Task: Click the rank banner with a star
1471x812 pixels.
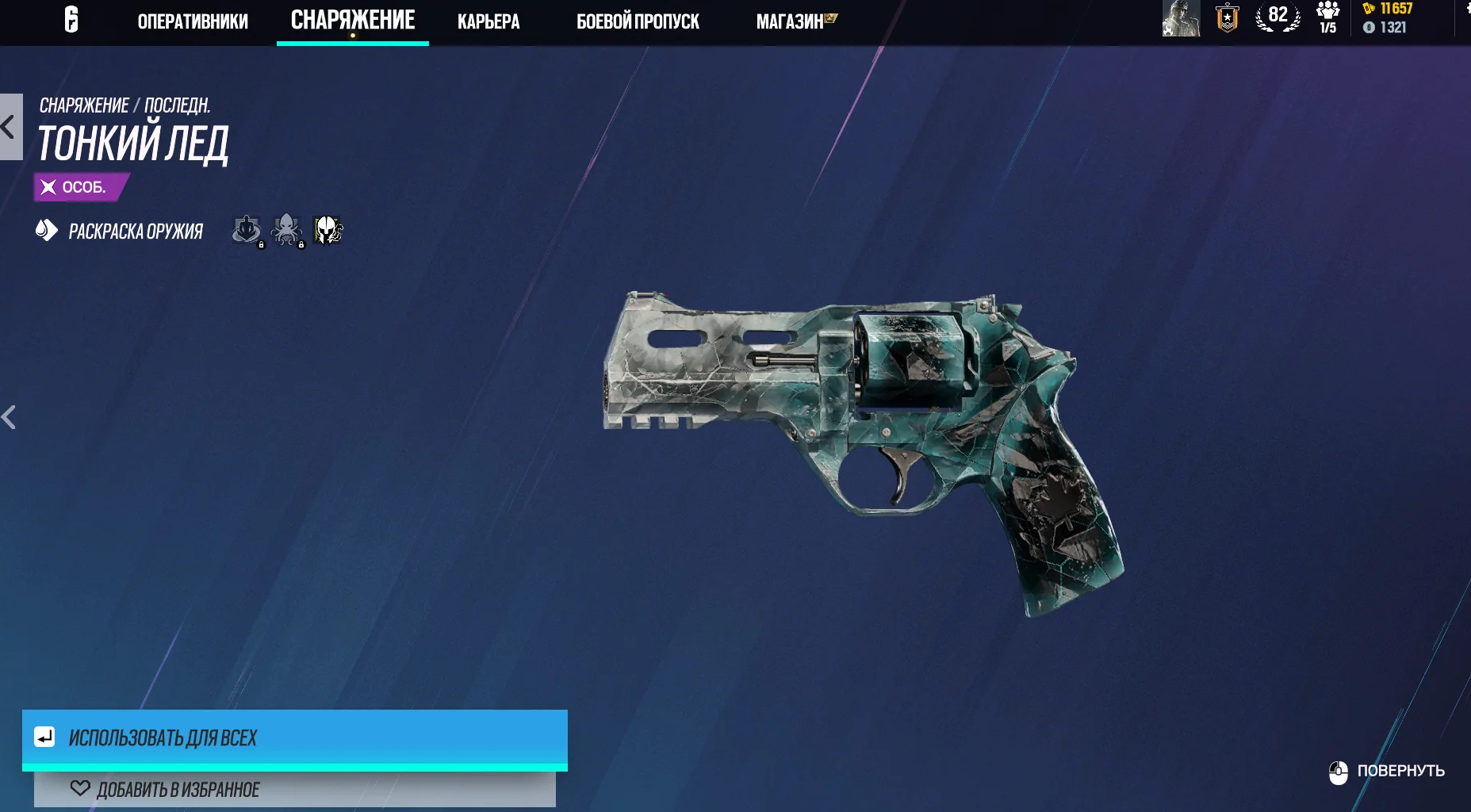Action: click(1227, 18)
